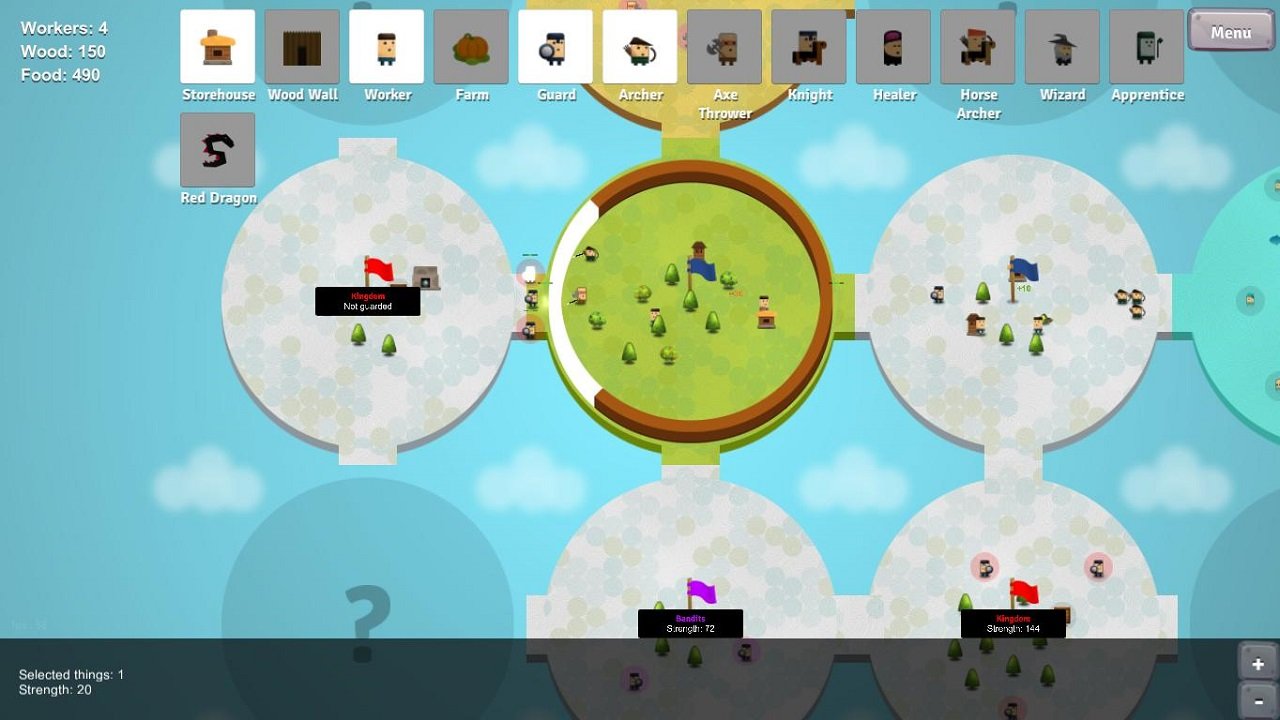
Task: Click the Bandits Strength 72 label
Action: (x=690, y=623)
